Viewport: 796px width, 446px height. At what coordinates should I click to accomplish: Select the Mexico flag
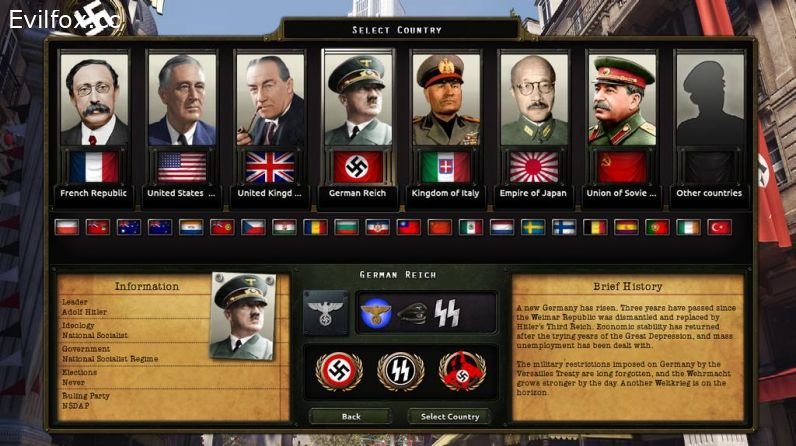pyautogui.click(x=470, y=227)
